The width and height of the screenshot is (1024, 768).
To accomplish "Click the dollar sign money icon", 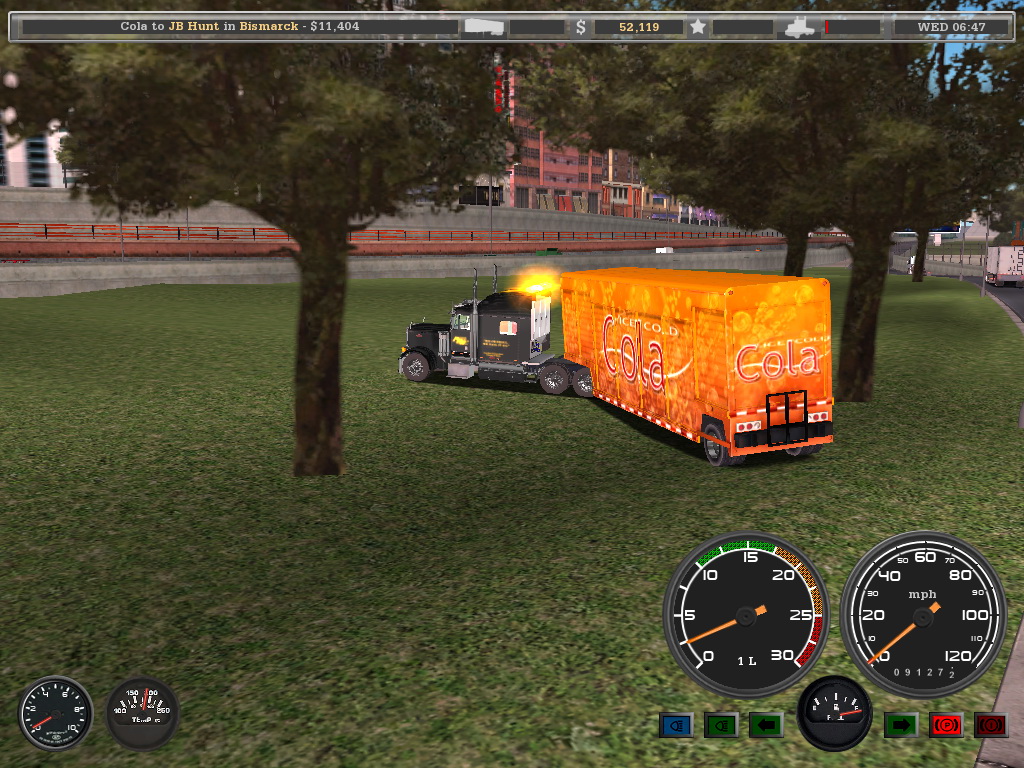I will [x=581, y=27].
